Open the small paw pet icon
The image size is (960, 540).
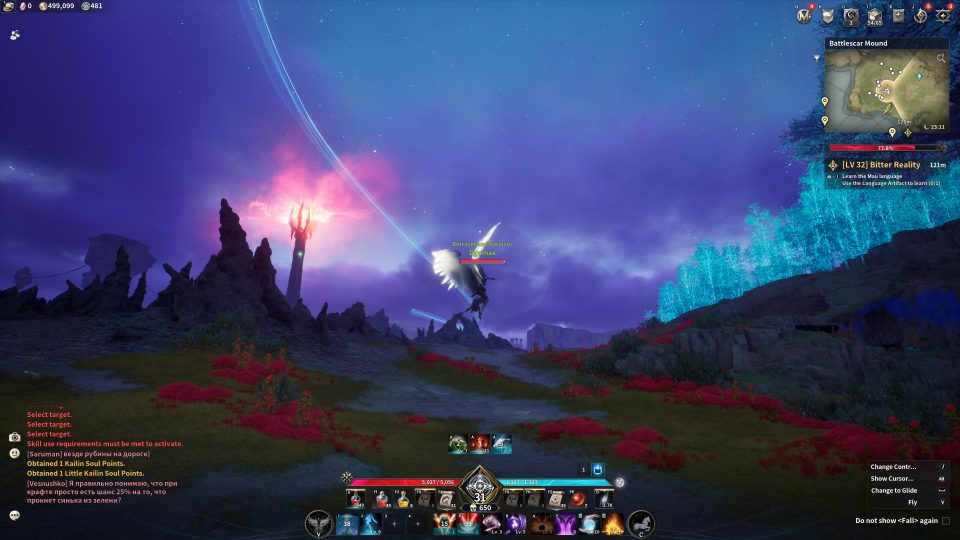point(15,33)
